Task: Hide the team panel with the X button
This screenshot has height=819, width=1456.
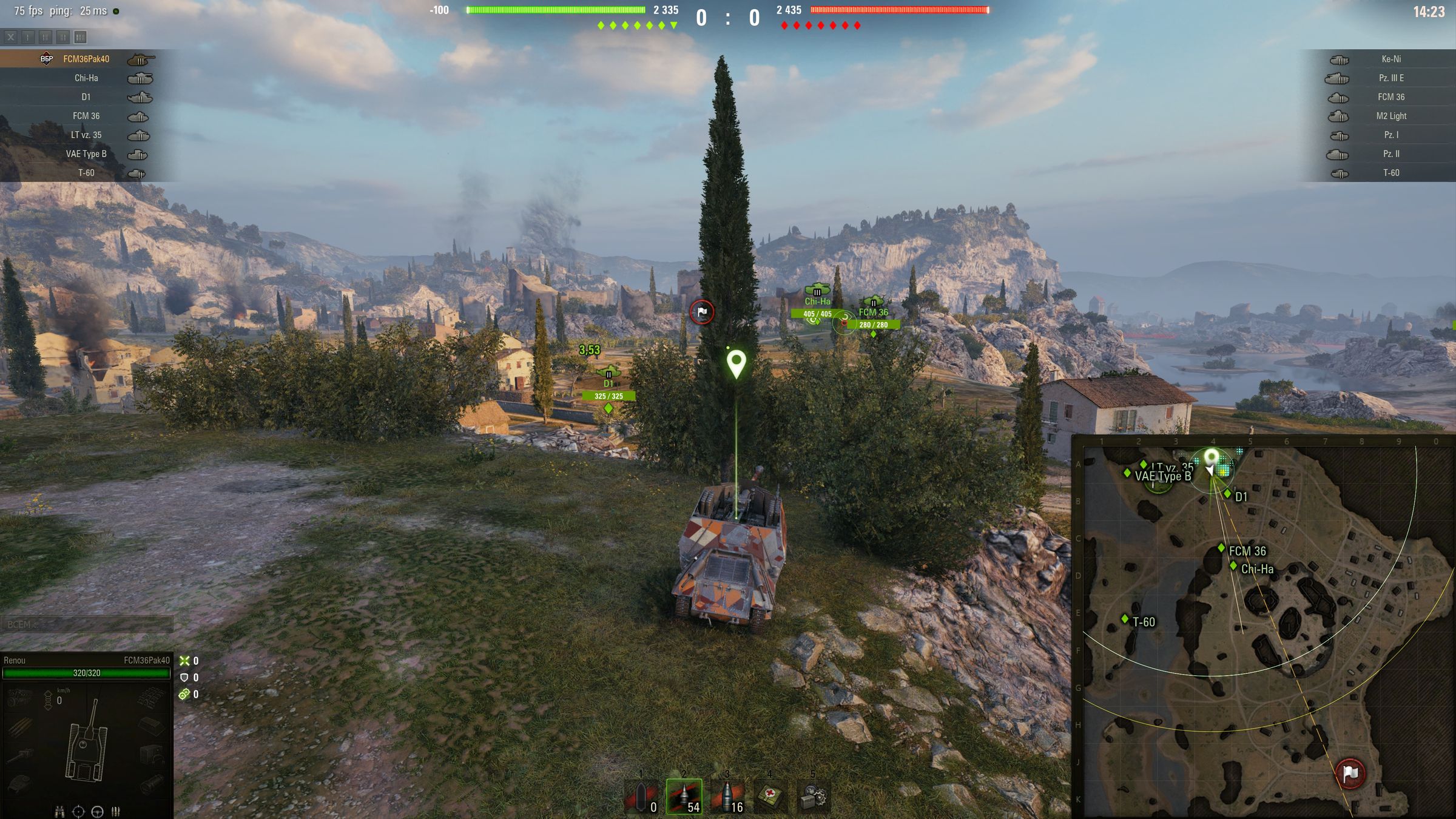Action: point(10,38)
